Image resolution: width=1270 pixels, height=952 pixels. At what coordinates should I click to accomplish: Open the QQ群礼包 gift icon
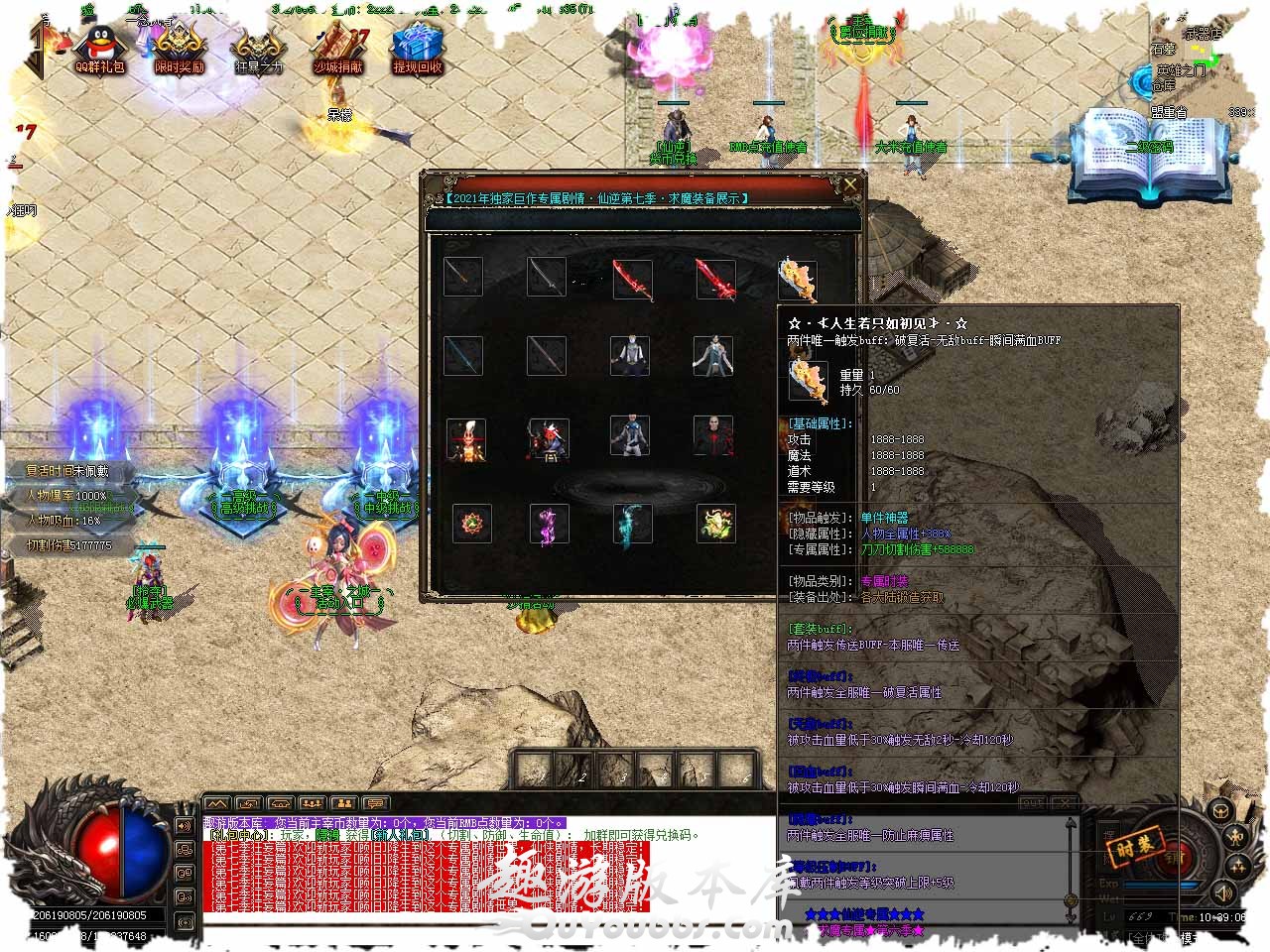tap(100, 49)
